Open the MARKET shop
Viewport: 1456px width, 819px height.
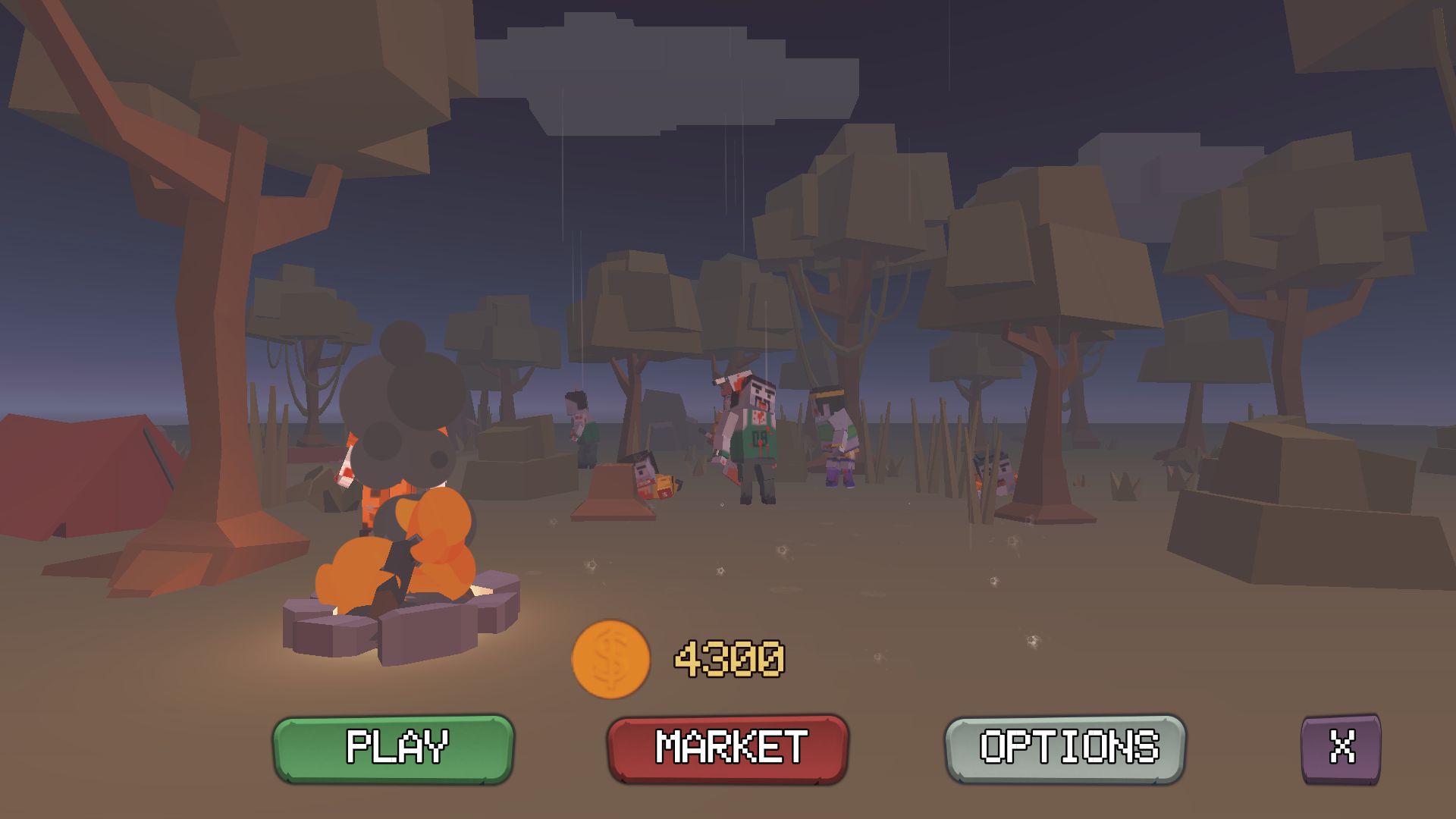coord(728,748)
